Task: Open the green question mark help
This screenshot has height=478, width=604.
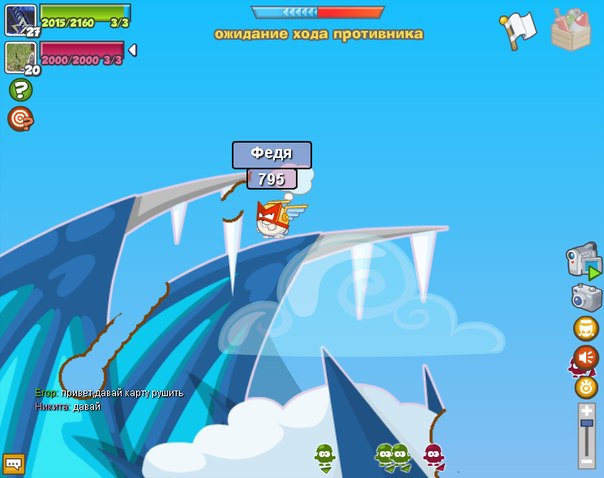Action: 20,90
